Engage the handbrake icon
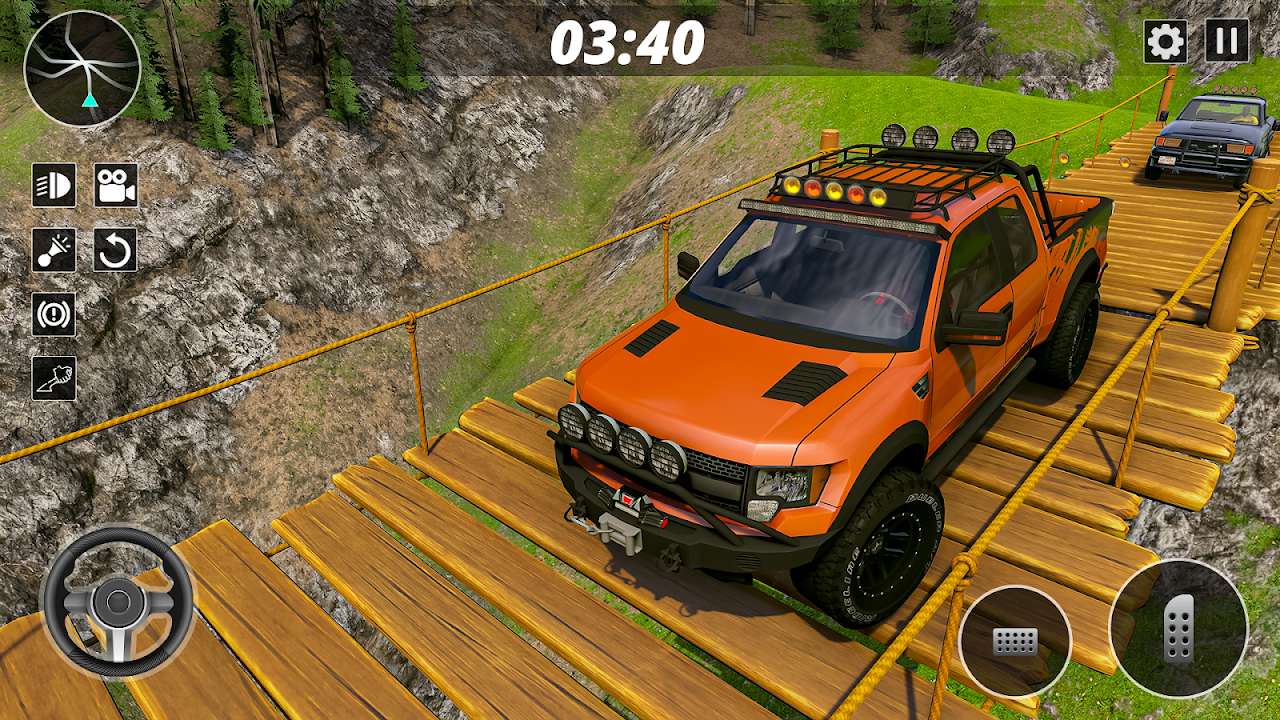The height and width of the screenshot is (720, 1280). click(54, 314)
